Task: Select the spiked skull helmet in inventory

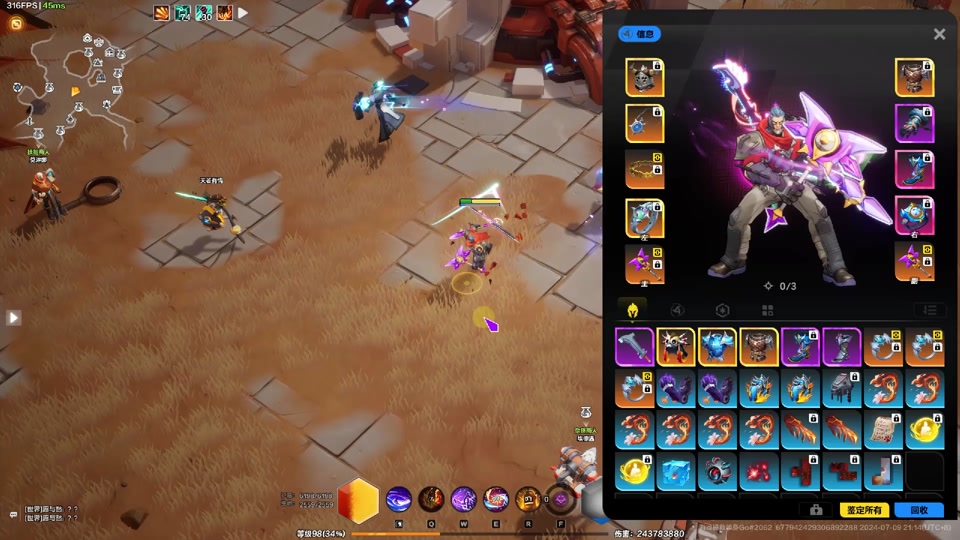Action: point(676,347)
